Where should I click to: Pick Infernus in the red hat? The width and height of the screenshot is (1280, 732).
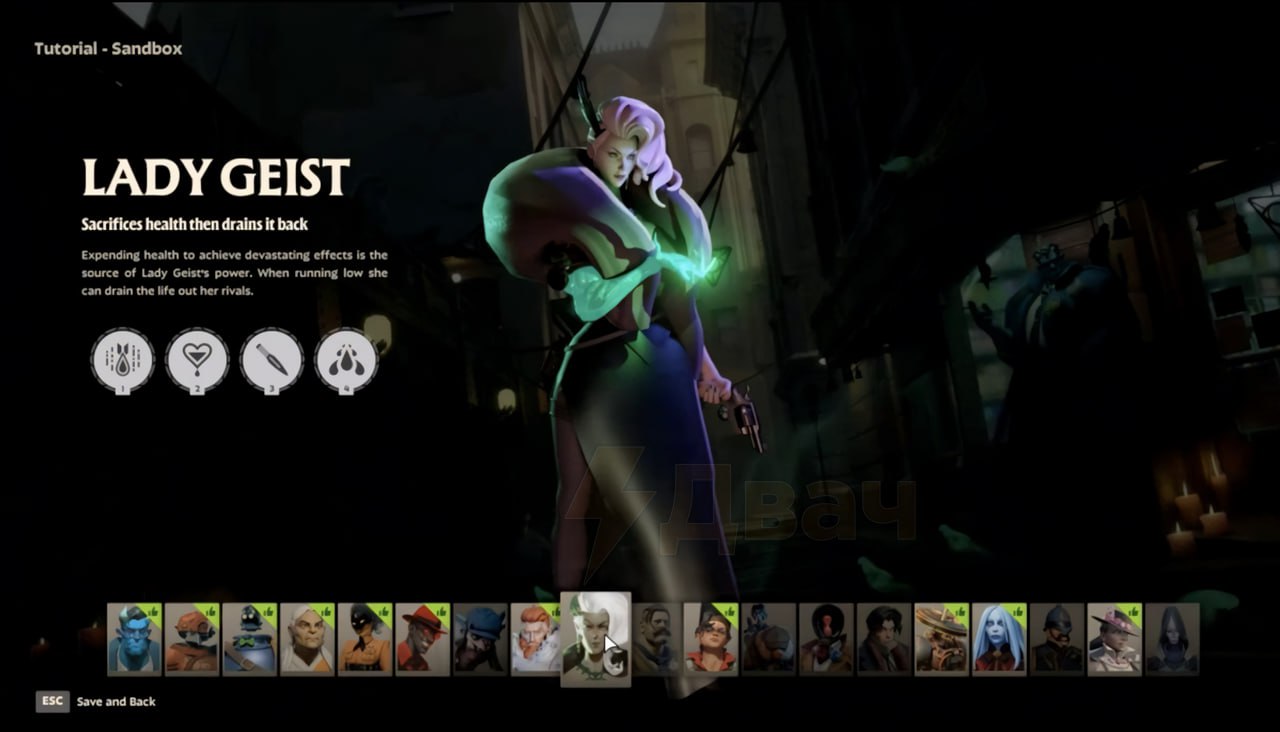pyautogui.click(x=422, y=638)
